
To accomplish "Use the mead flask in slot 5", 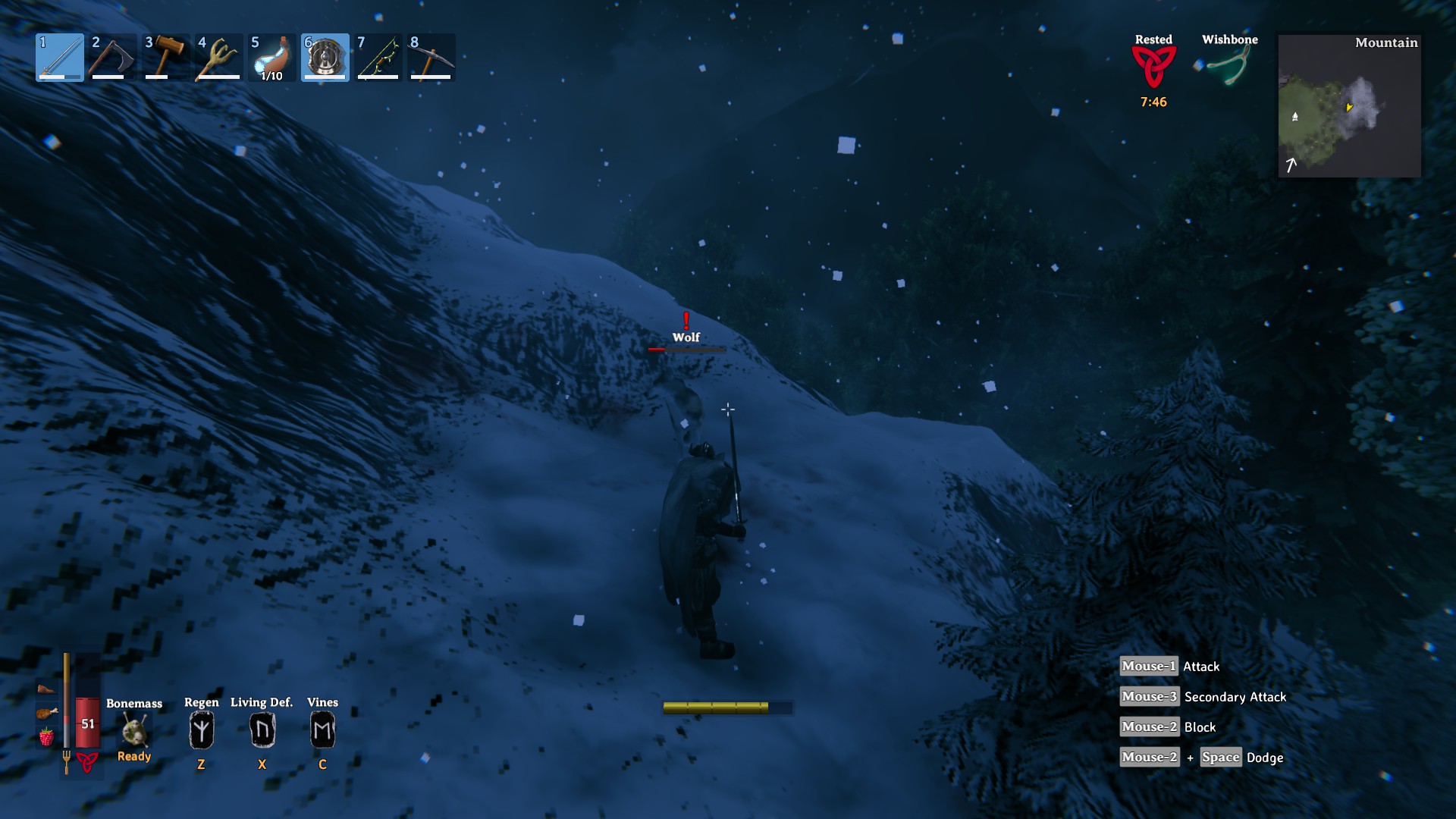I will [271, 58].
